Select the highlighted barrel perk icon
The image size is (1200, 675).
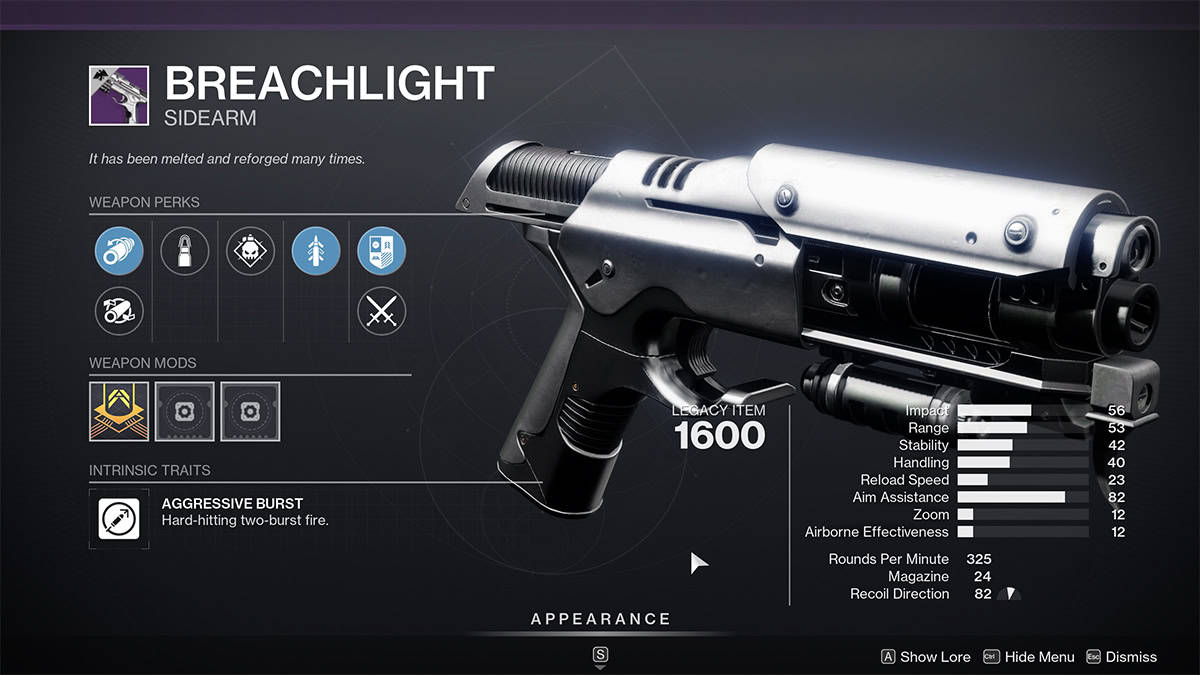click(x=119, y=251)
